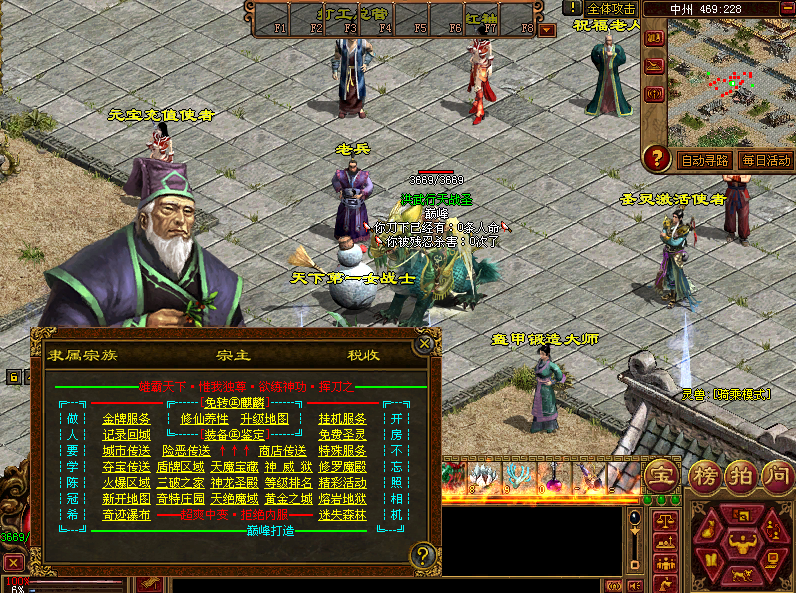Open the dialog's question mark help button
The image size is (796, 593).
[425, 555]
